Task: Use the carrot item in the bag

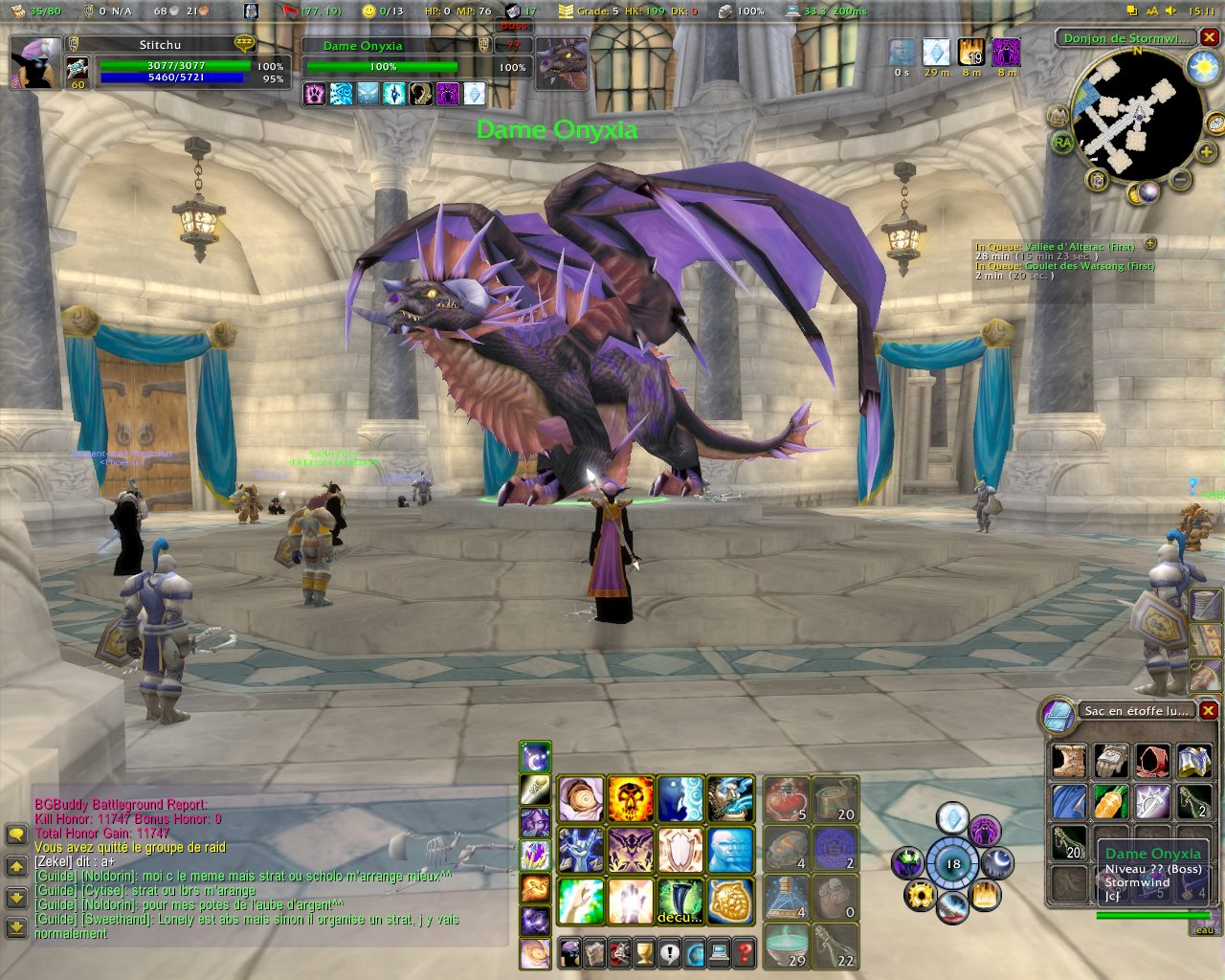Action: click(x=1111, y=802)
